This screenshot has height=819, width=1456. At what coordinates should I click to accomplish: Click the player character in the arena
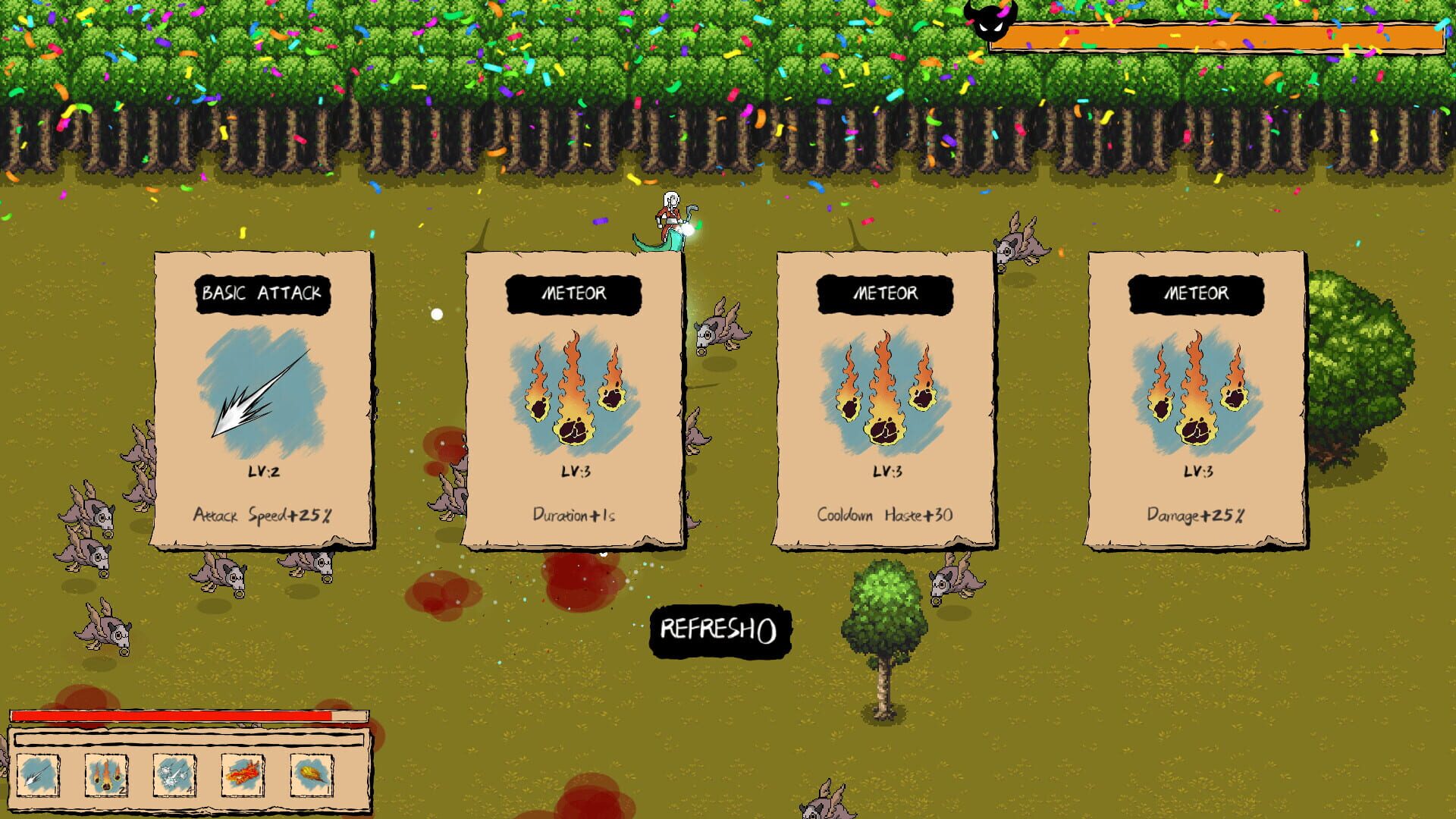(670, 217)
